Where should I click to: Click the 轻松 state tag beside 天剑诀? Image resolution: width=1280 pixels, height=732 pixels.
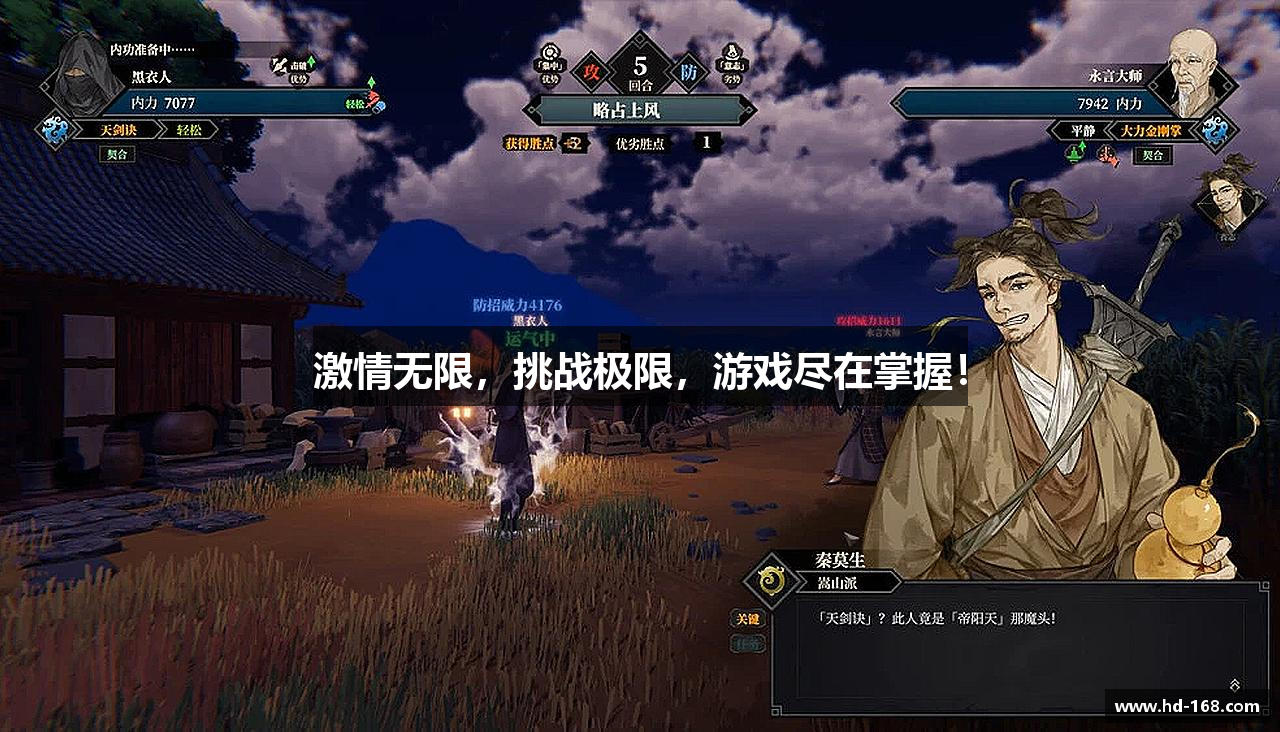(189, 130)
